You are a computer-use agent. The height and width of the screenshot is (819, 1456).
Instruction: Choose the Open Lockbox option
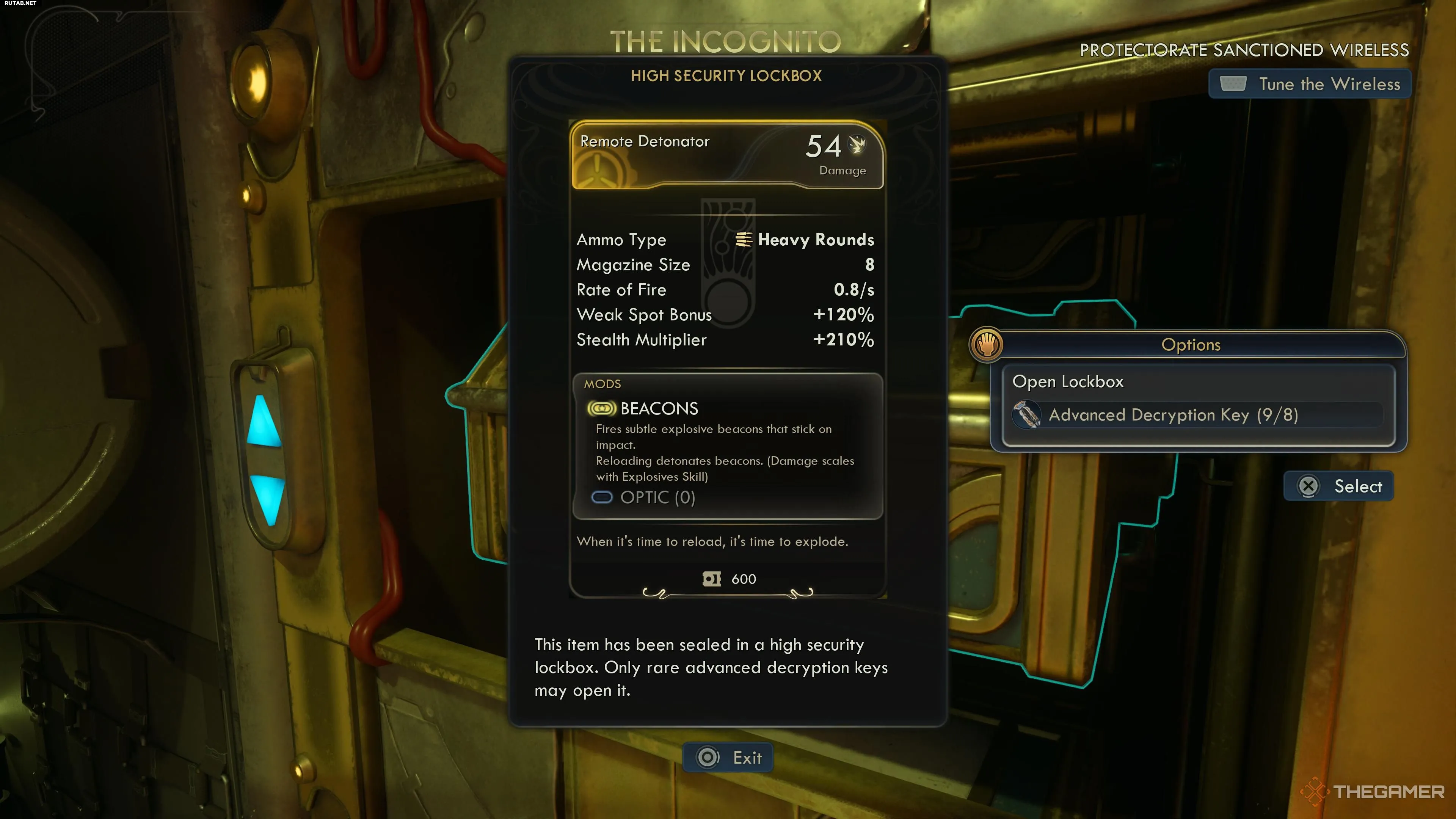coord(1068,382)
